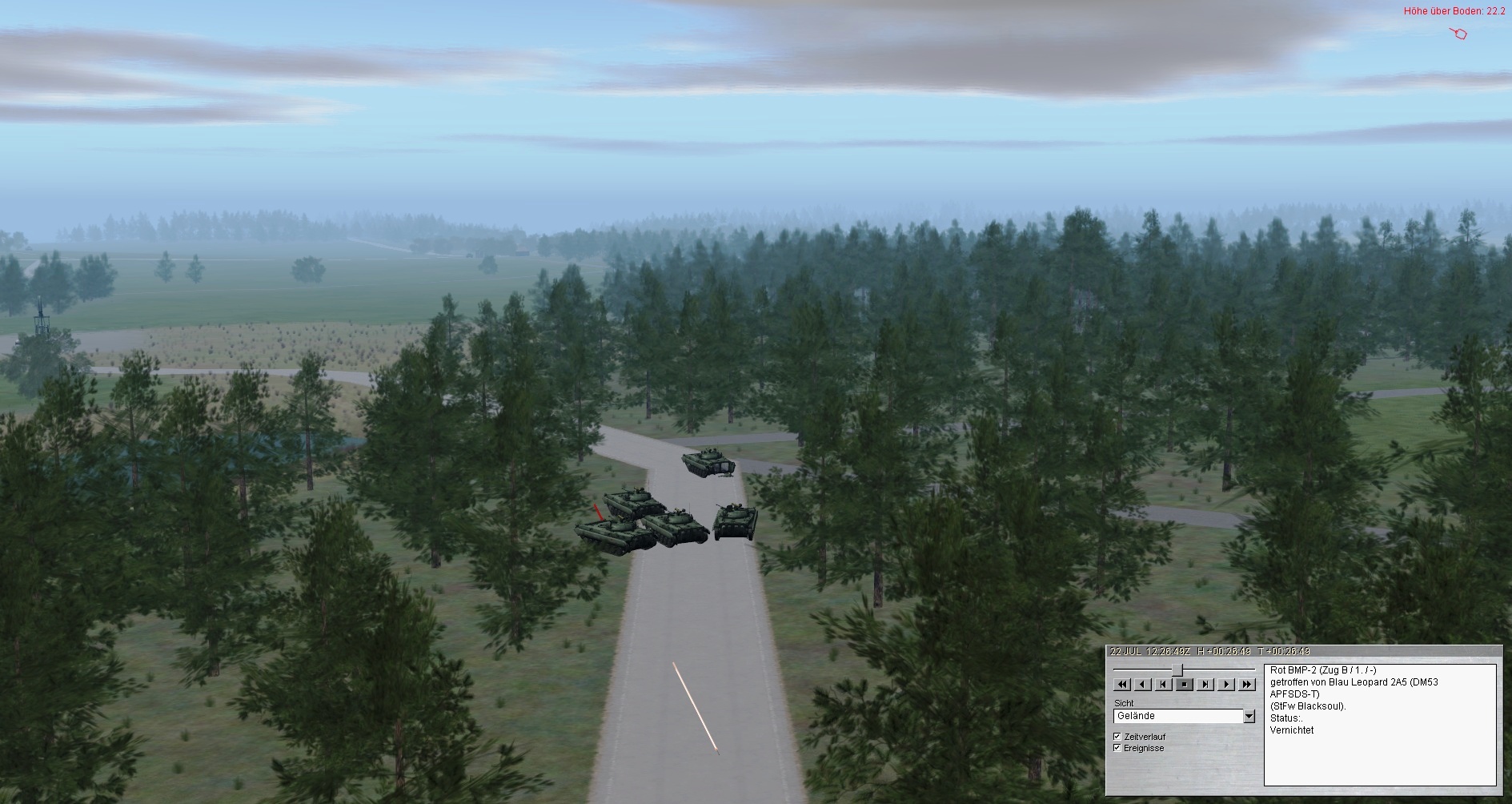1512x804 pixels.
Task: Open the Sicht view dropdown
Action: 1249,716
